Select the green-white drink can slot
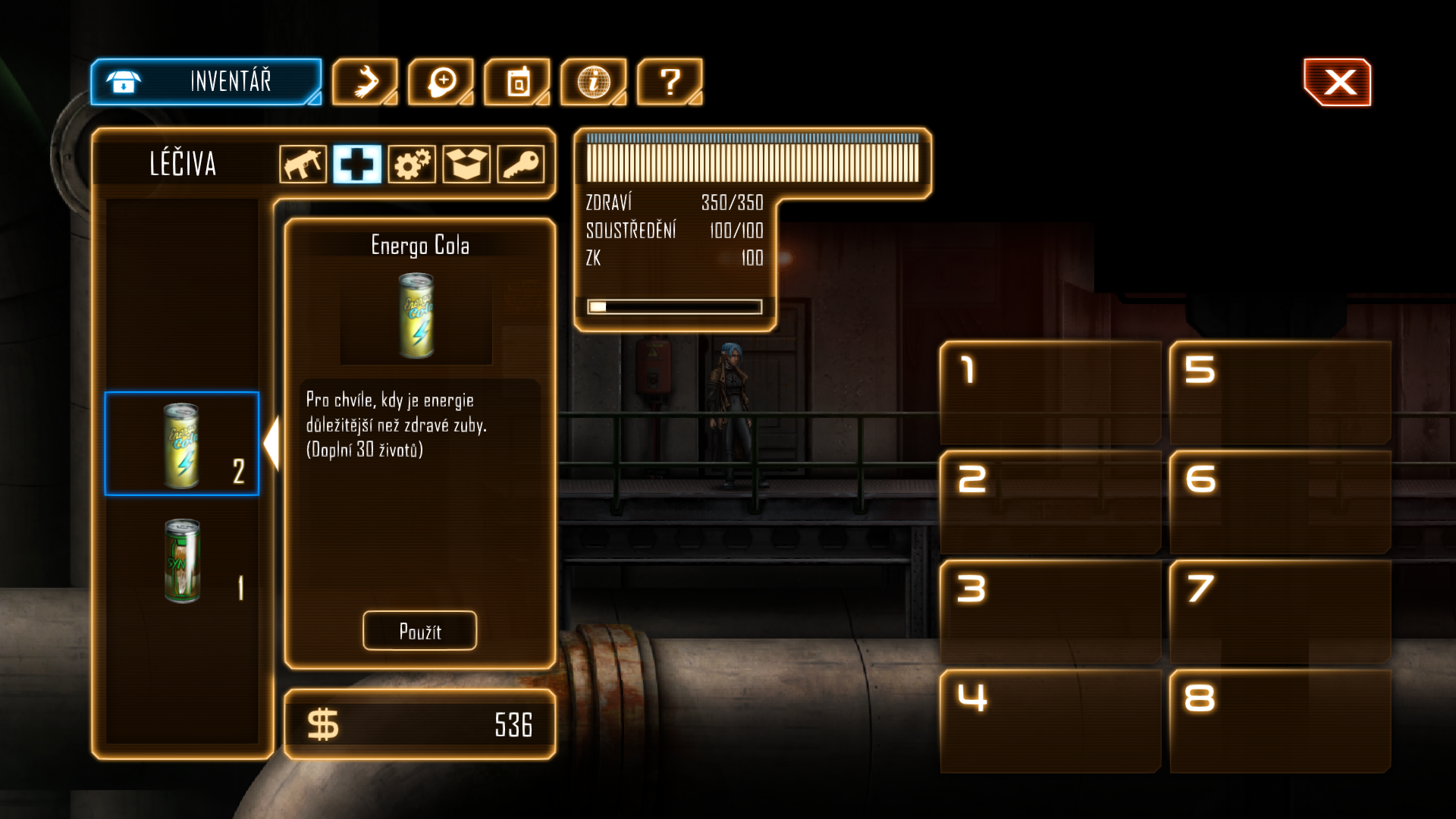The width and height of the screenshot is (1456, 819). 182,561
